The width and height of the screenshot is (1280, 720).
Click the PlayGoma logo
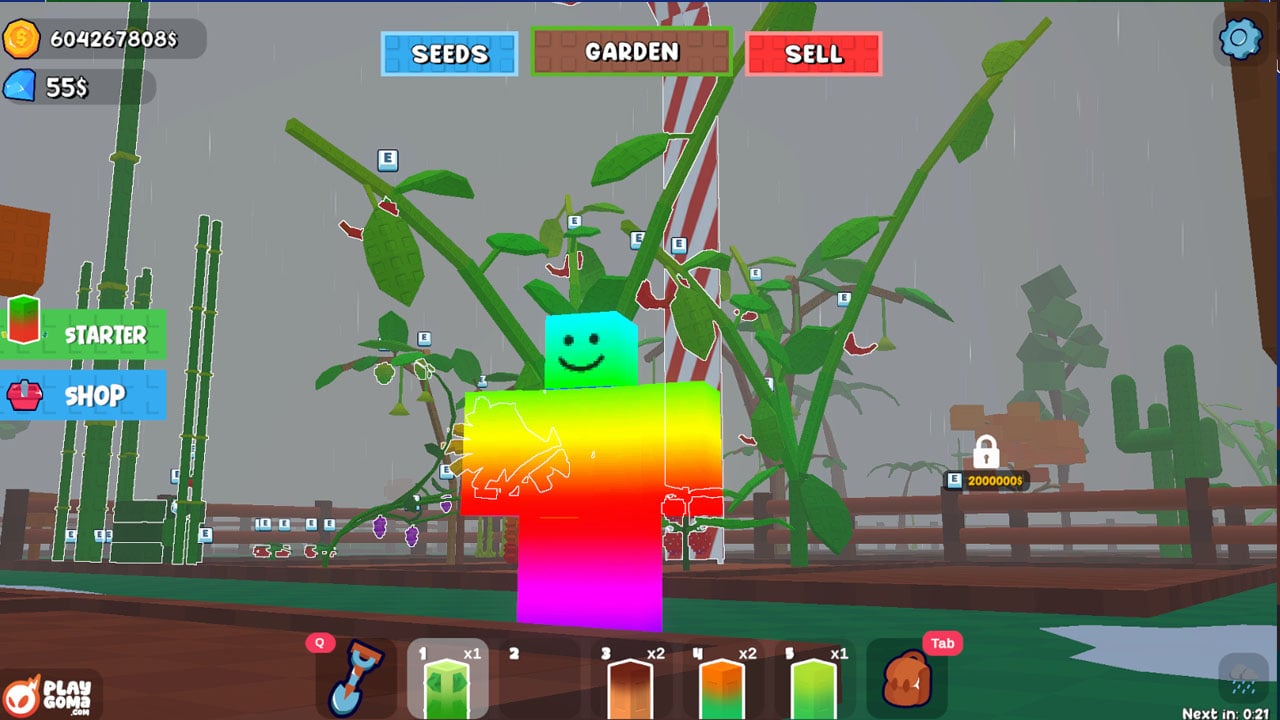(50, 692)
